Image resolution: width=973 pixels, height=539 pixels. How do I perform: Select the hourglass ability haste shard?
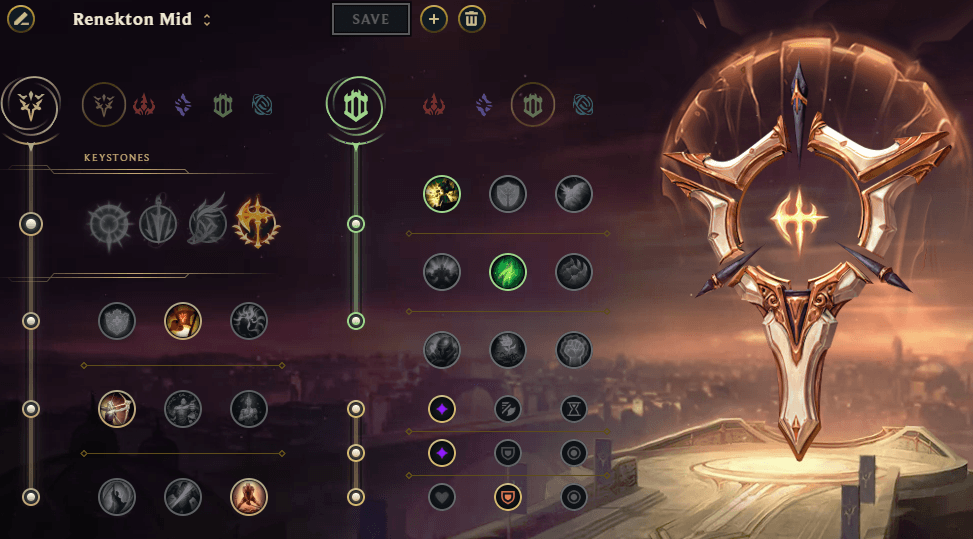click(x=574, y=408)
